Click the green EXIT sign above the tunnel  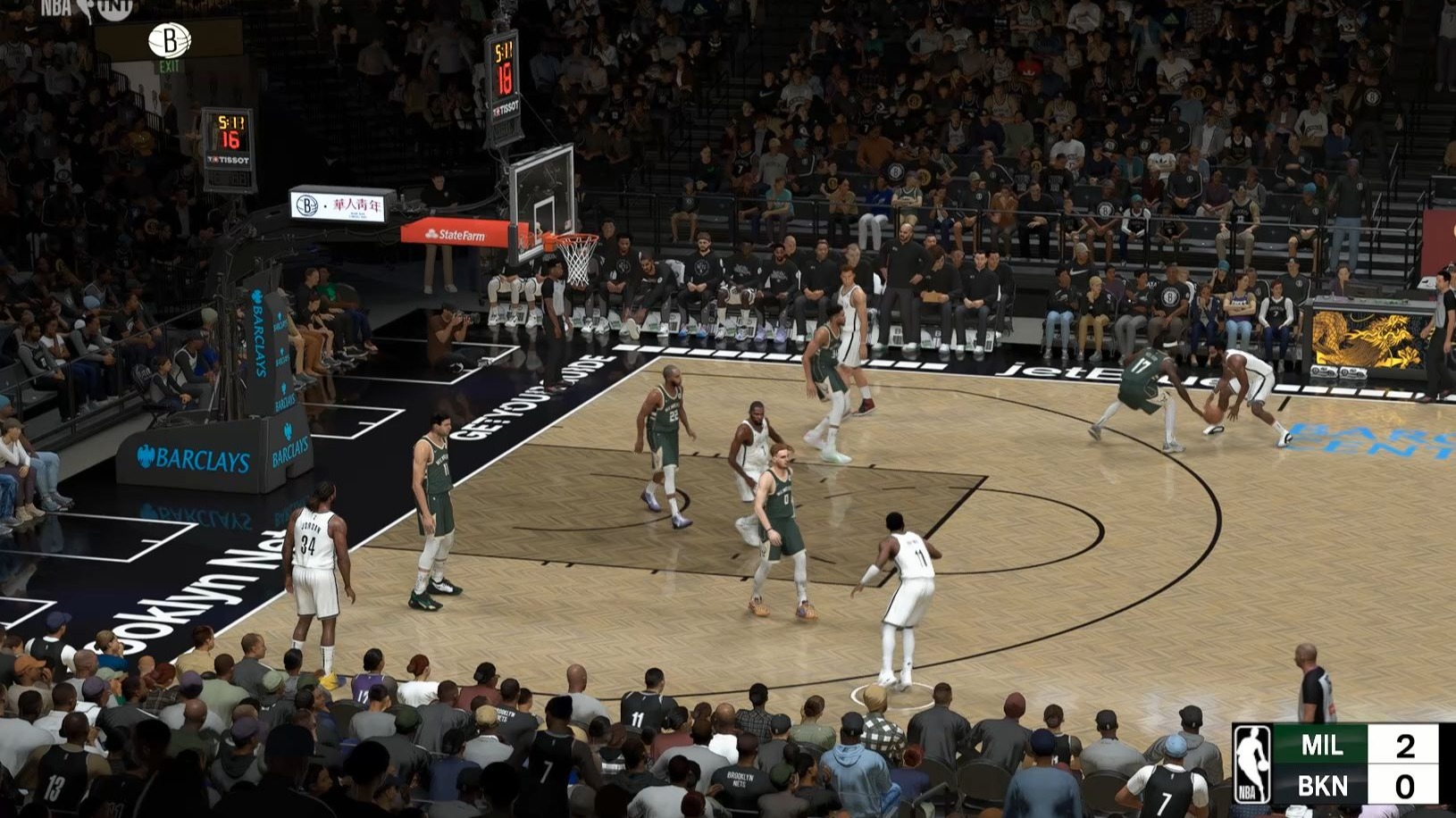tap(170, 66)
